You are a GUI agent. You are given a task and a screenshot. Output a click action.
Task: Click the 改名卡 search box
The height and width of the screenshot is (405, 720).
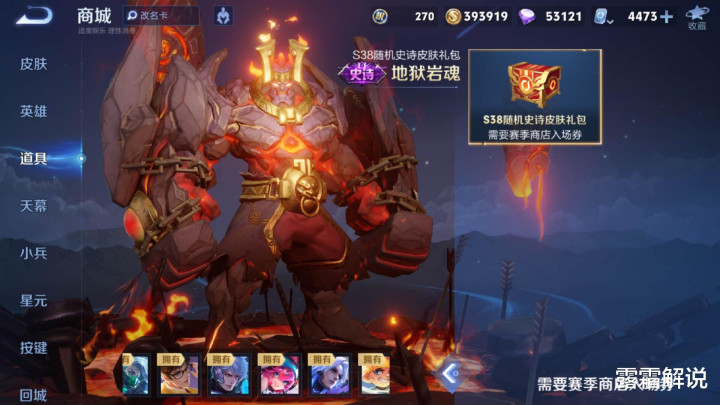(x=160, y=16)
